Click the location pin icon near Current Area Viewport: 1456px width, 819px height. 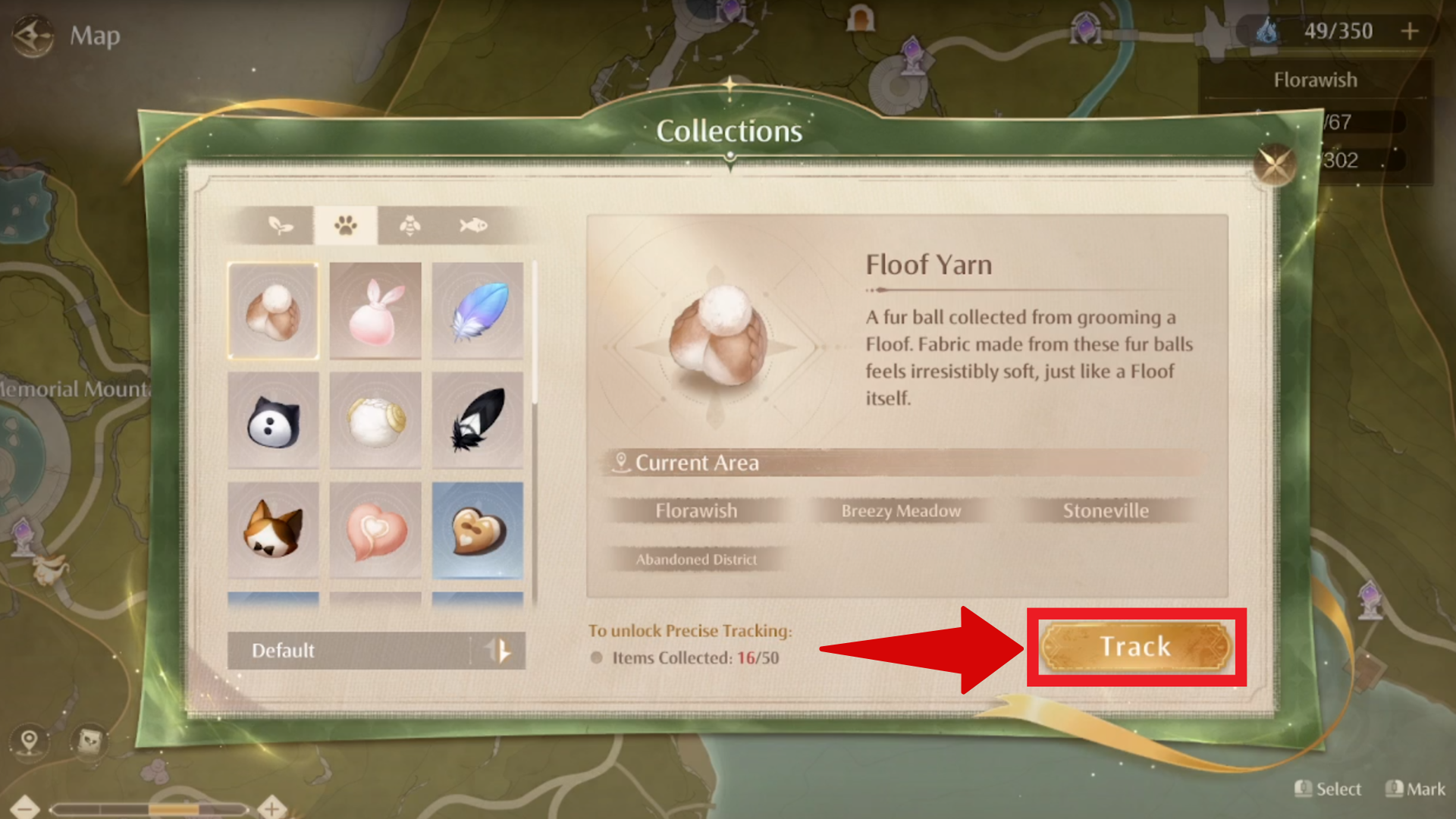click(622, 461)
